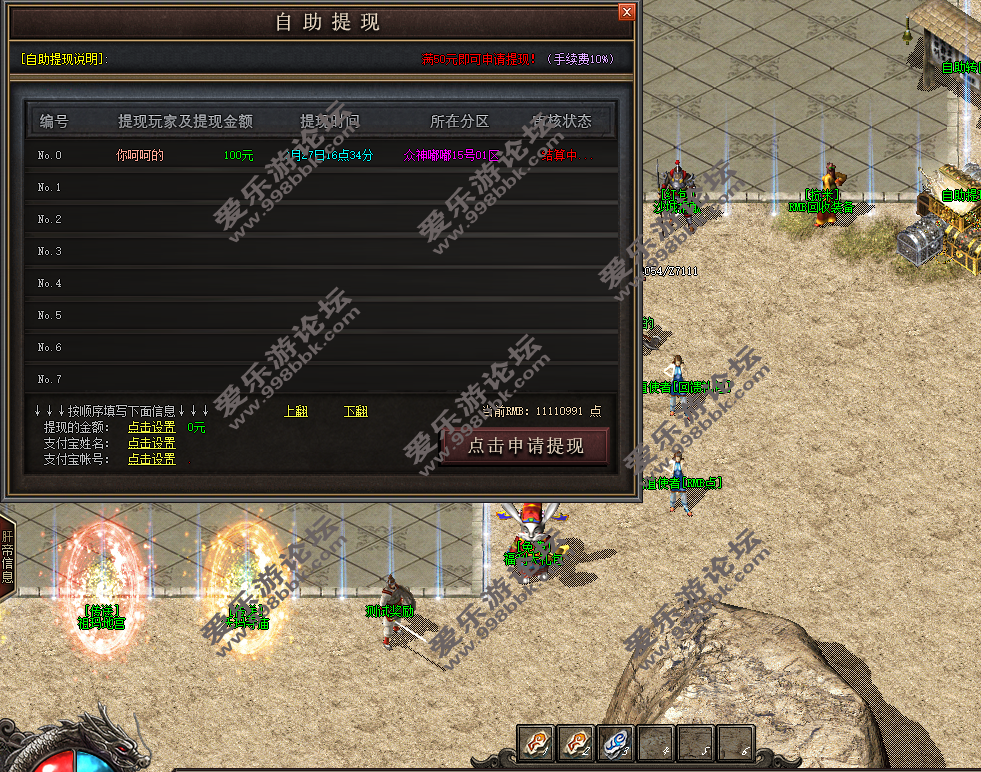The width and height of the screenshot is (981, 772).
Task: Use the orange rune stone in slot 1
Action: pyautogui.click(x=536, y=743)
